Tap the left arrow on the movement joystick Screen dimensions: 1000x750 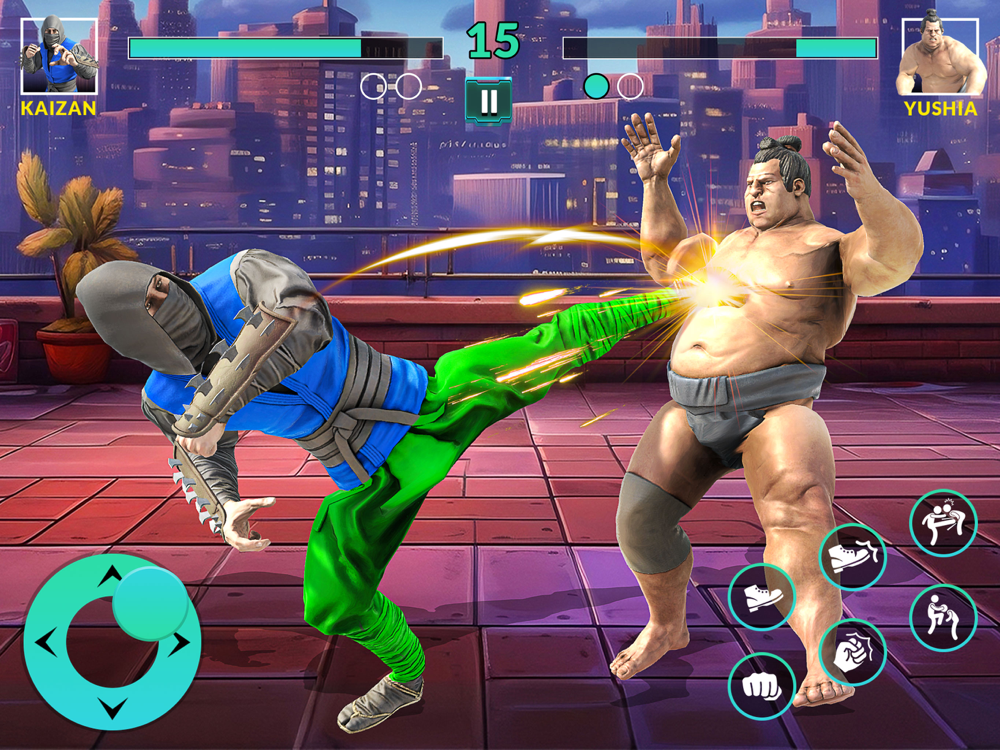click(45, 641)
